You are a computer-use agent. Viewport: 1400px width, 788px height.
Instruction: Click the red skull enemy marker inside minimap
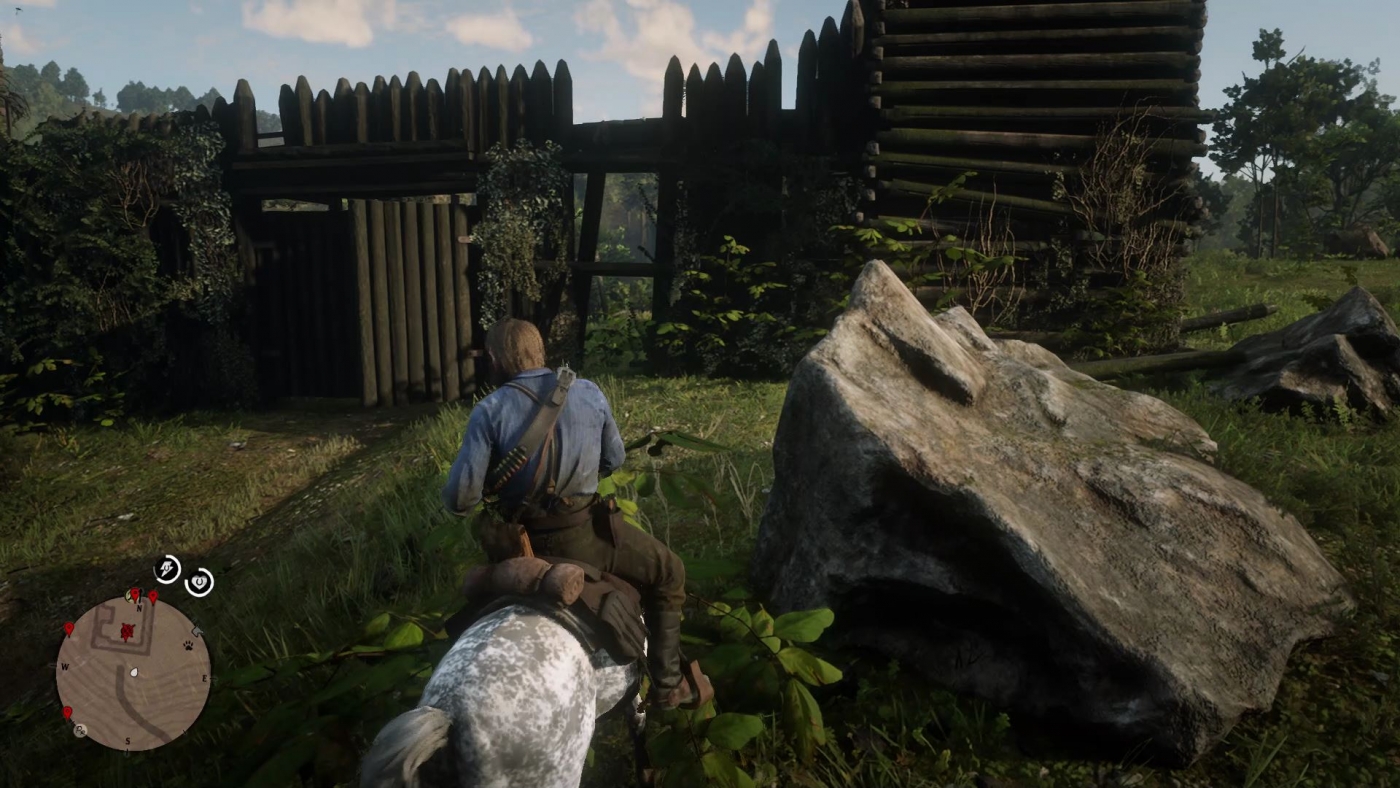pos(127,632)
